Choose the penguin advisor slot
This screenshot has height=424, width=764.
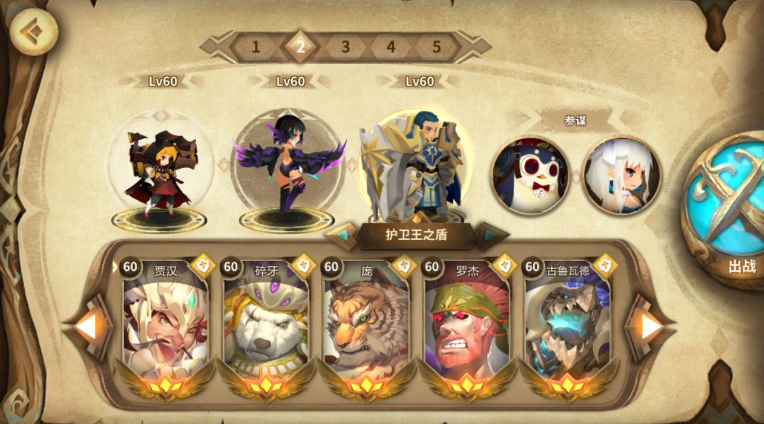529,176
